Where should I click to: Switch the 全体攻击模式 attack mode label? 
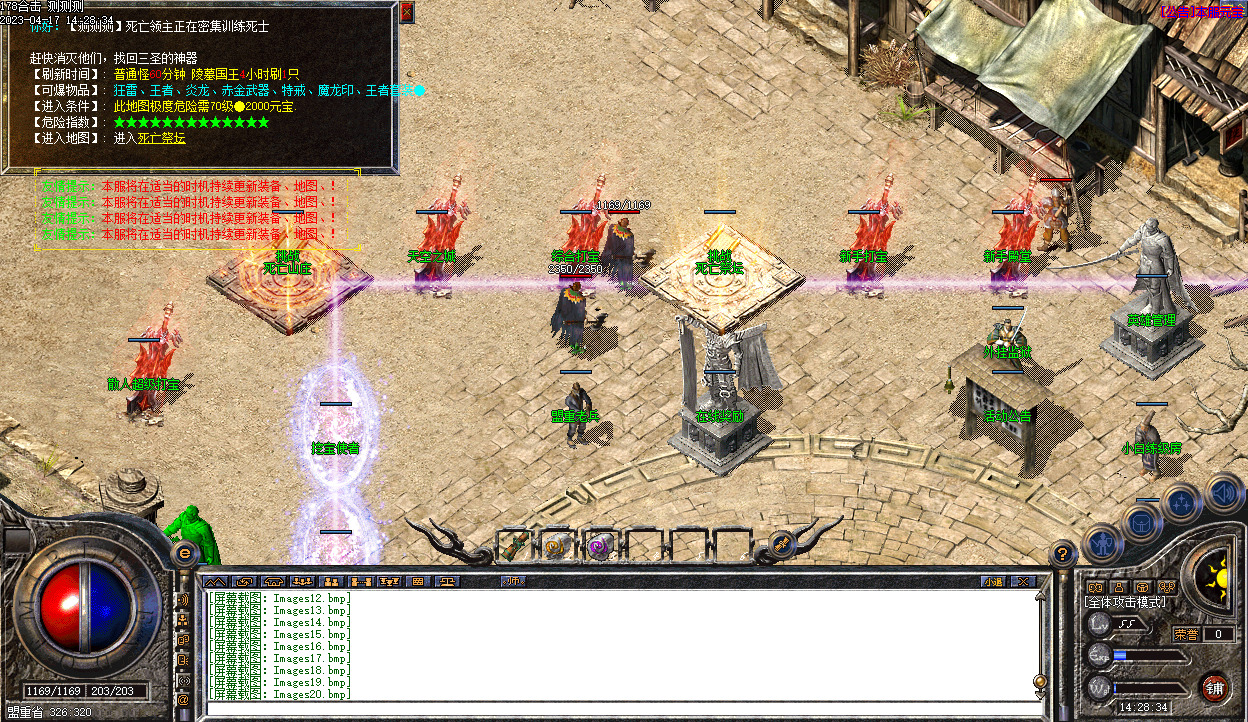pos(1126,602)
